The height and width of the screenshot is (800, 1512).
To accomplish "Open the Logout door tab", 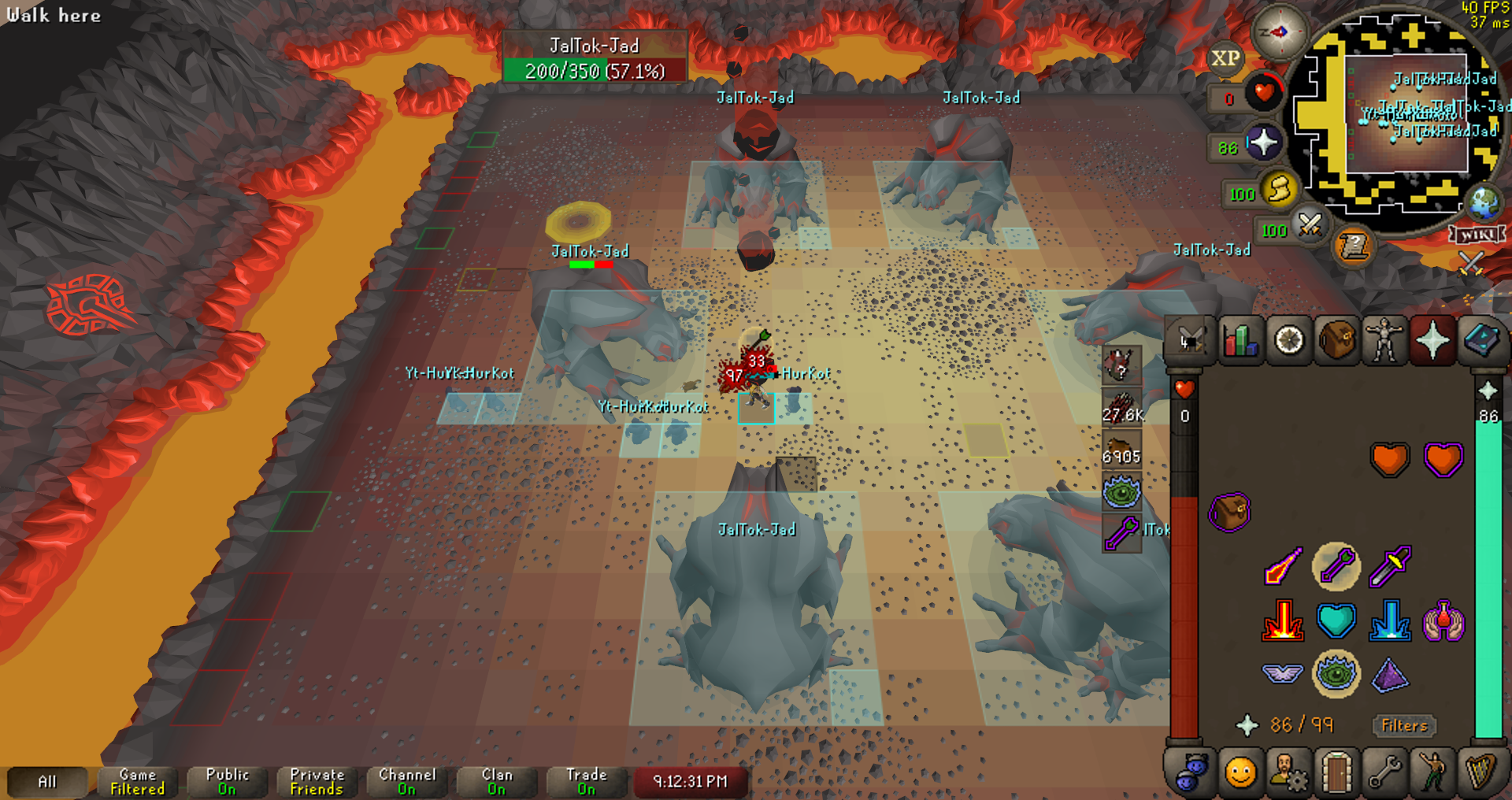I will [1336, 773].
